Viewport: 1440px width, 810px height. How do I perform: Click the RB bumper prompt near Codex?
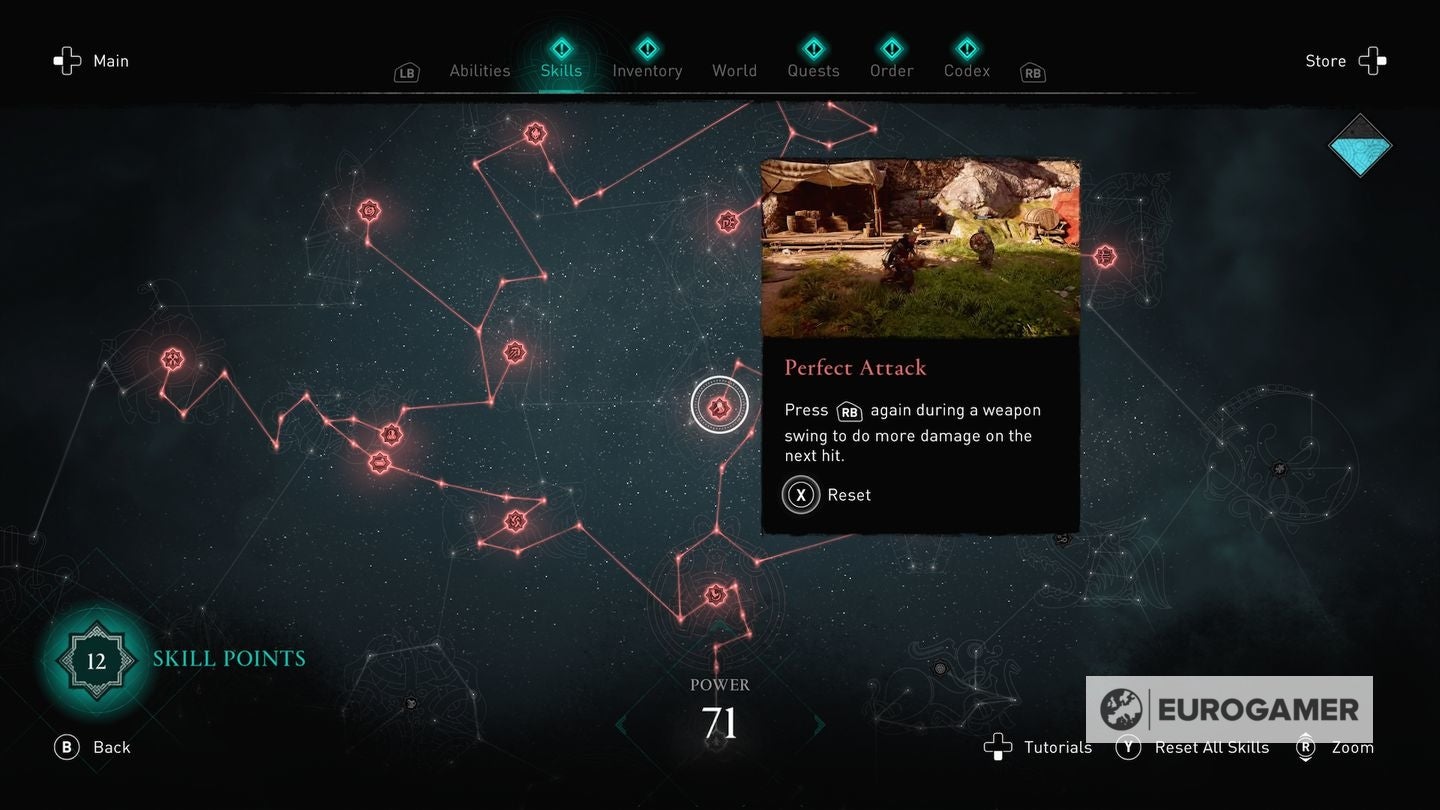coord(1031,73)
